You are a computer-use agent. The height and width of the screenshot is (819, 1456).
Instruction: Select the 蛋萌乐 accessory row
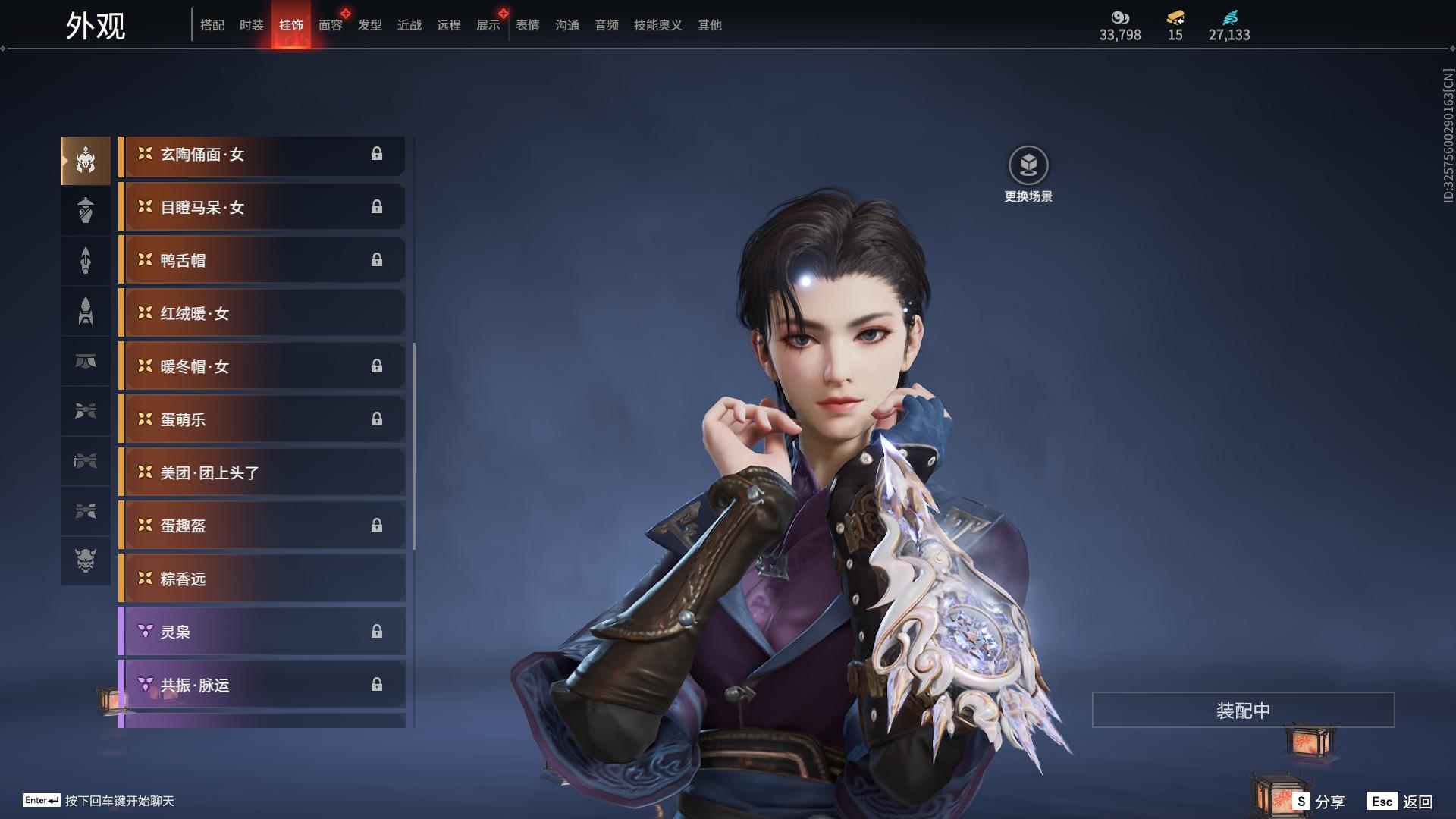point(262,419)
